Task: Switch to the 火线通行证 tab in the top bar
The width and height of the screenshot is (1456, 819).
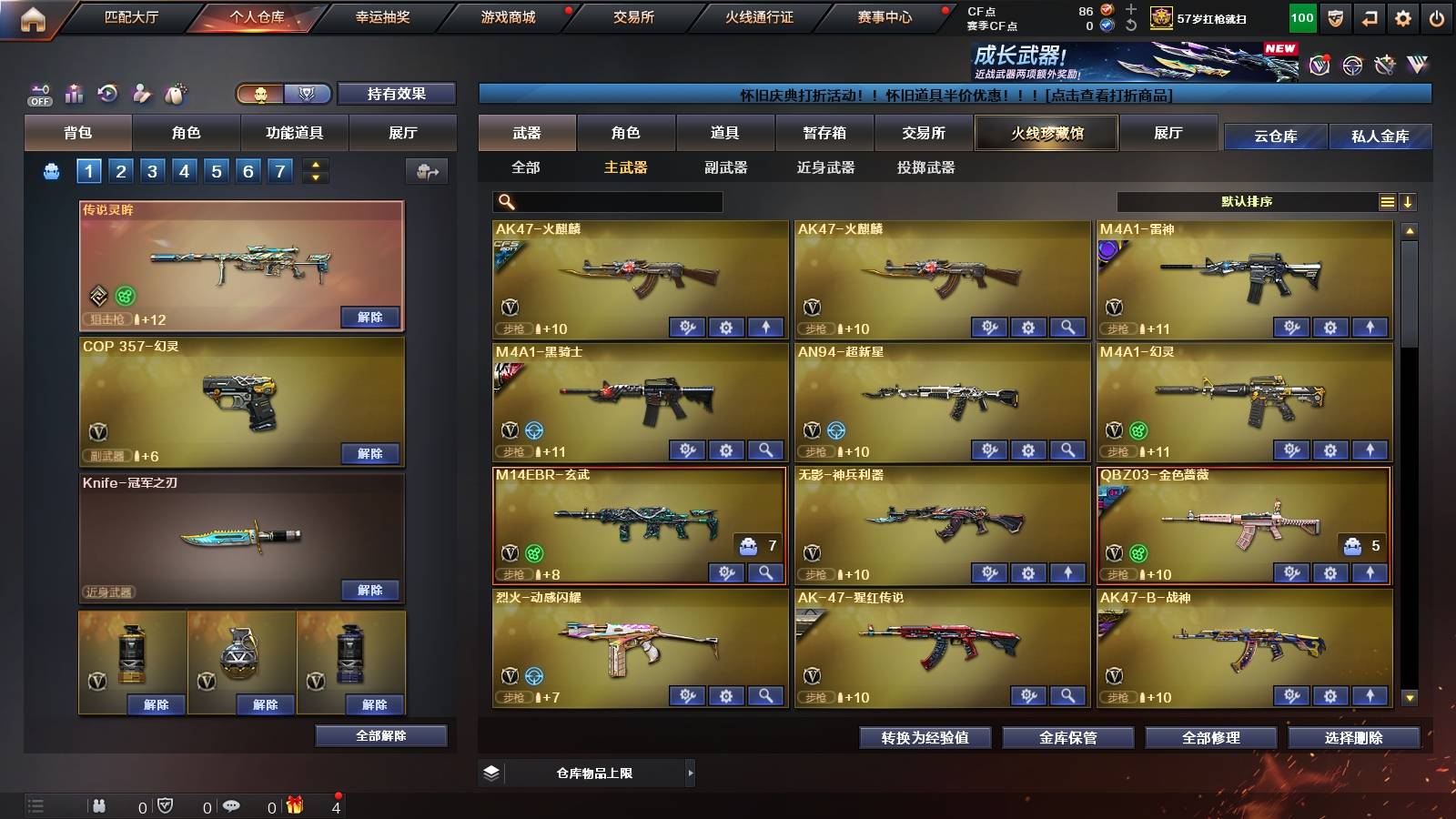Action: tap(762, 17)
